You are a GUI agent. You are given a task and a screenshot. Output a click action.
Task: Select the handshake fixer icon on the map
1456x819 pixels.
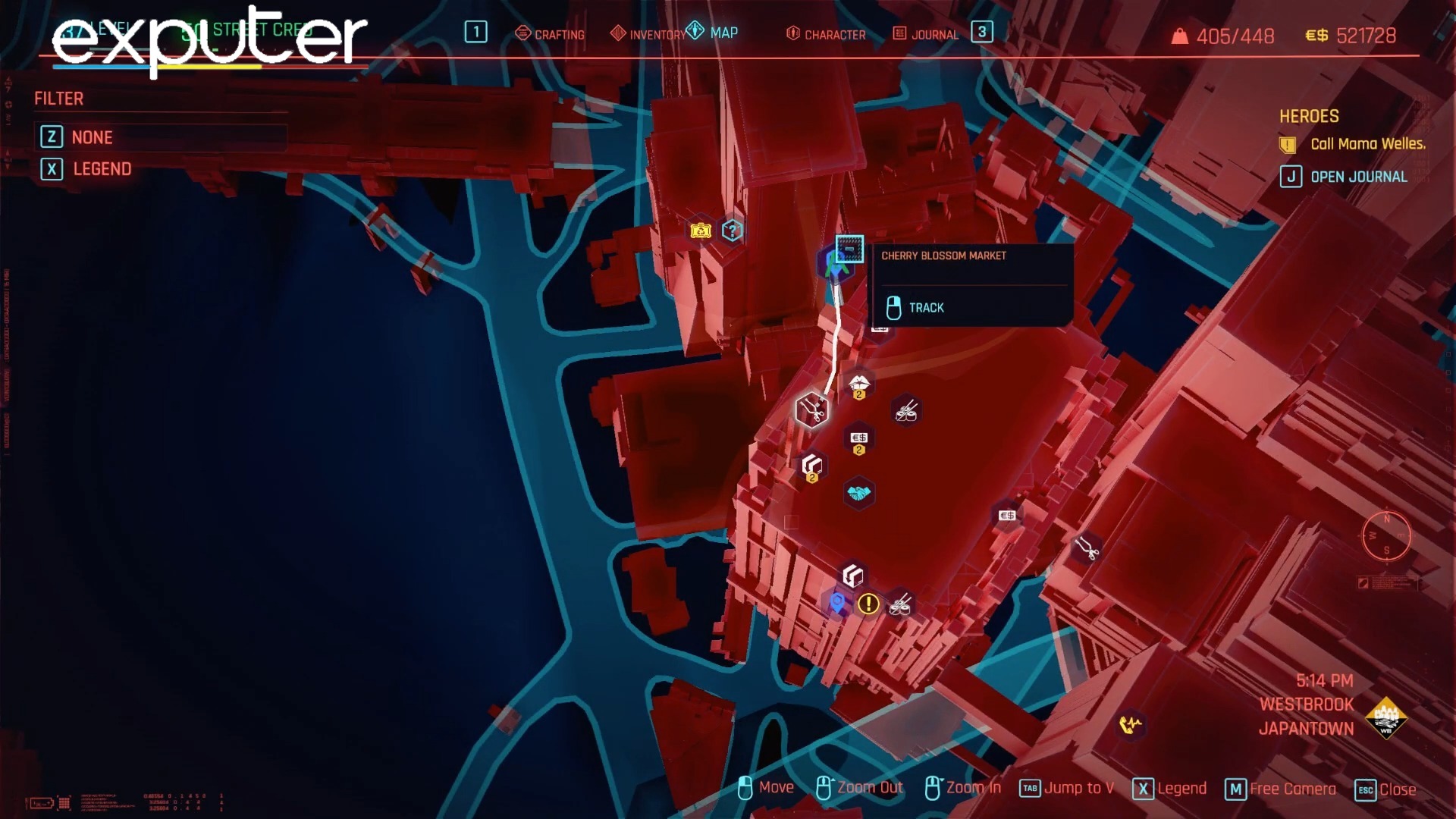pyautogui.click(x=860, y=491)
